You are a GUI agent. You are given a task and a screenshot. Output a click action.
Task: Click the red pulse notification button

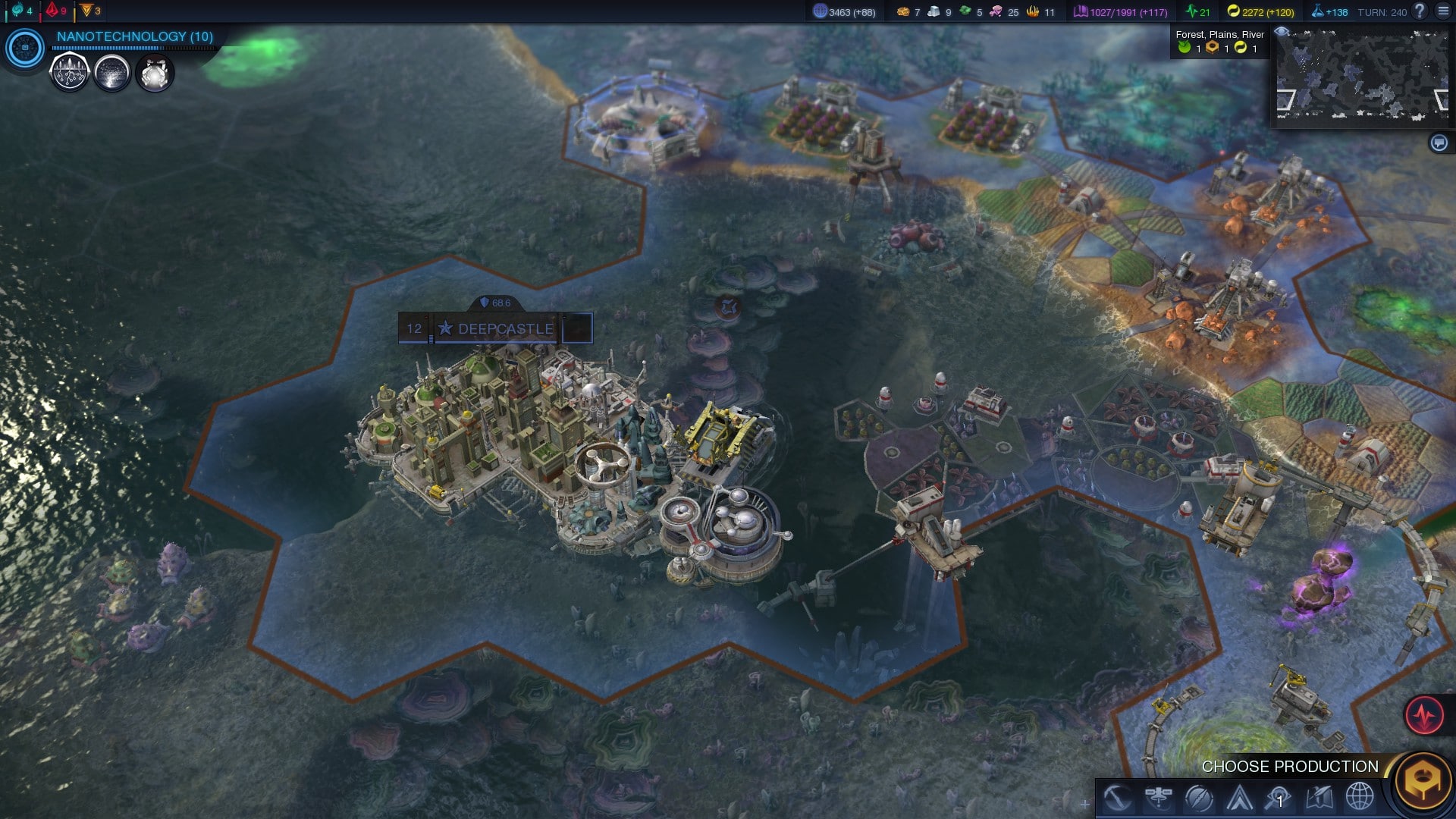click(1424, 714)
